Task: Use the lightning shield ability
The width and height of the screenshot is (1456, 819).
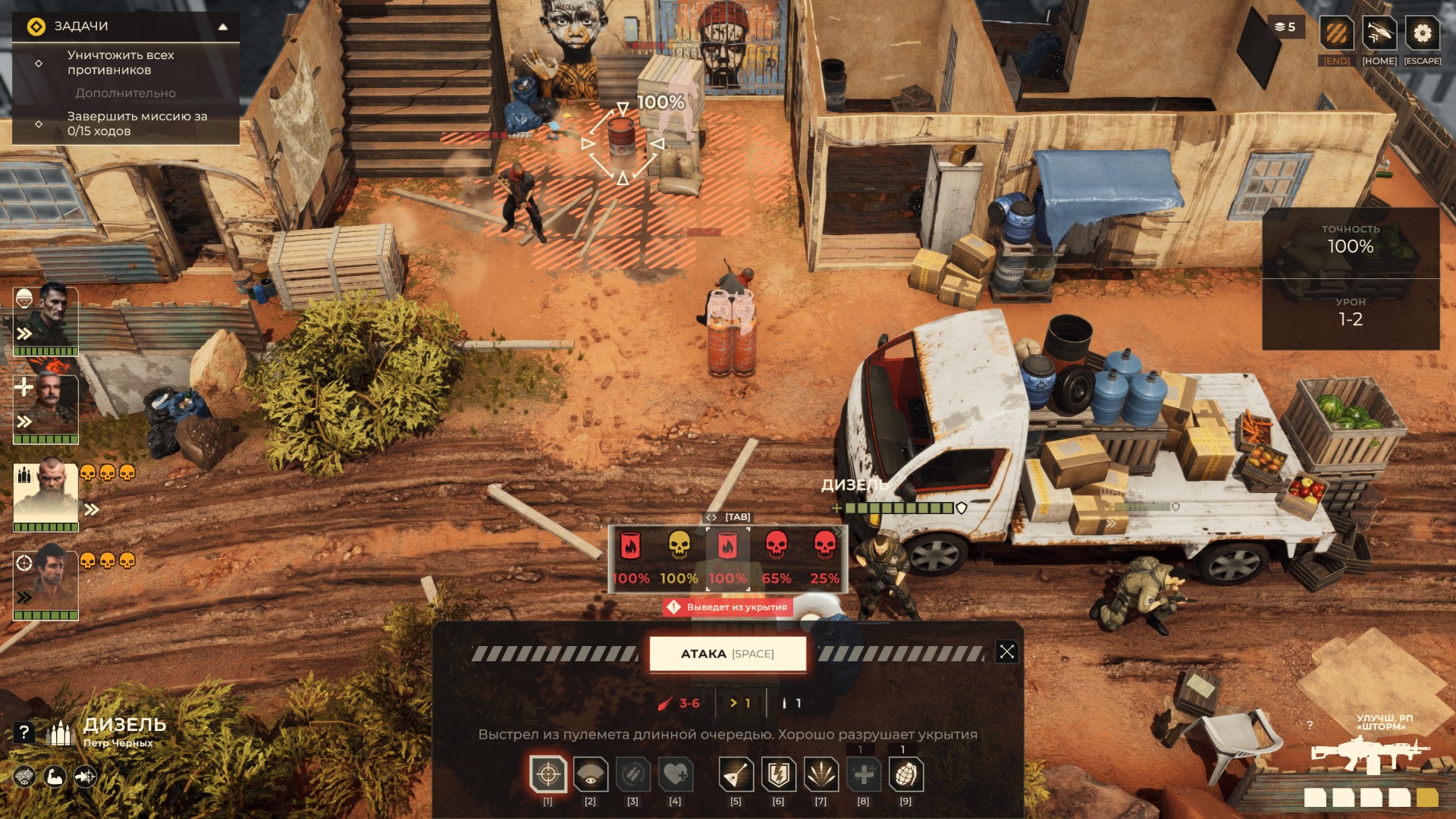Action: 778,775
